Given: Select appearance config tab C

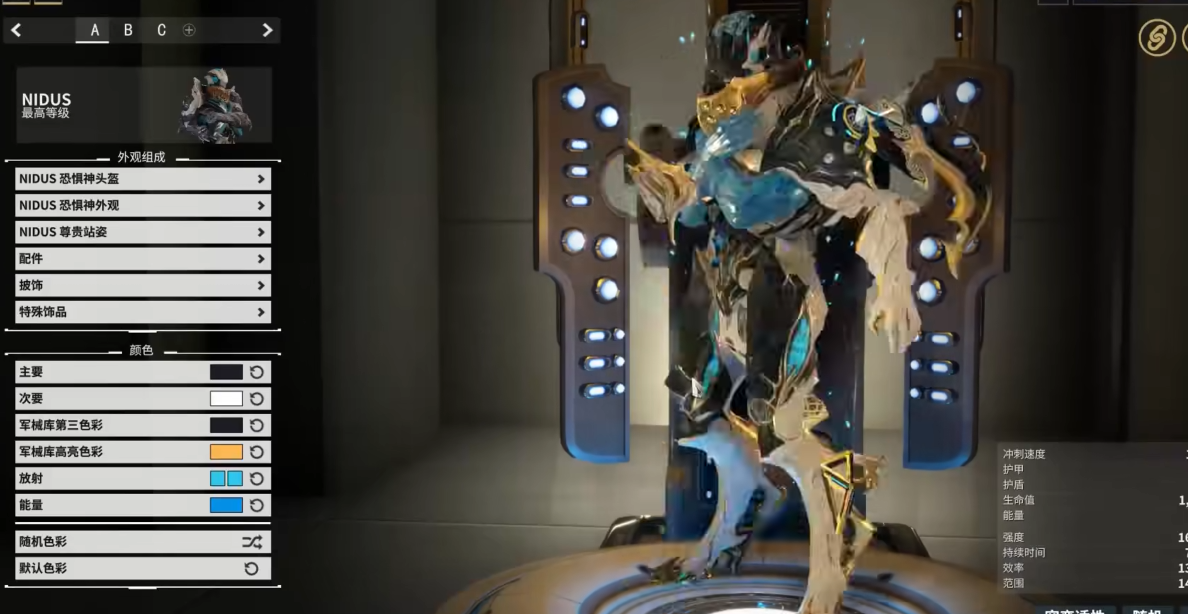Looking at the screenshot, I should (161, 30).
